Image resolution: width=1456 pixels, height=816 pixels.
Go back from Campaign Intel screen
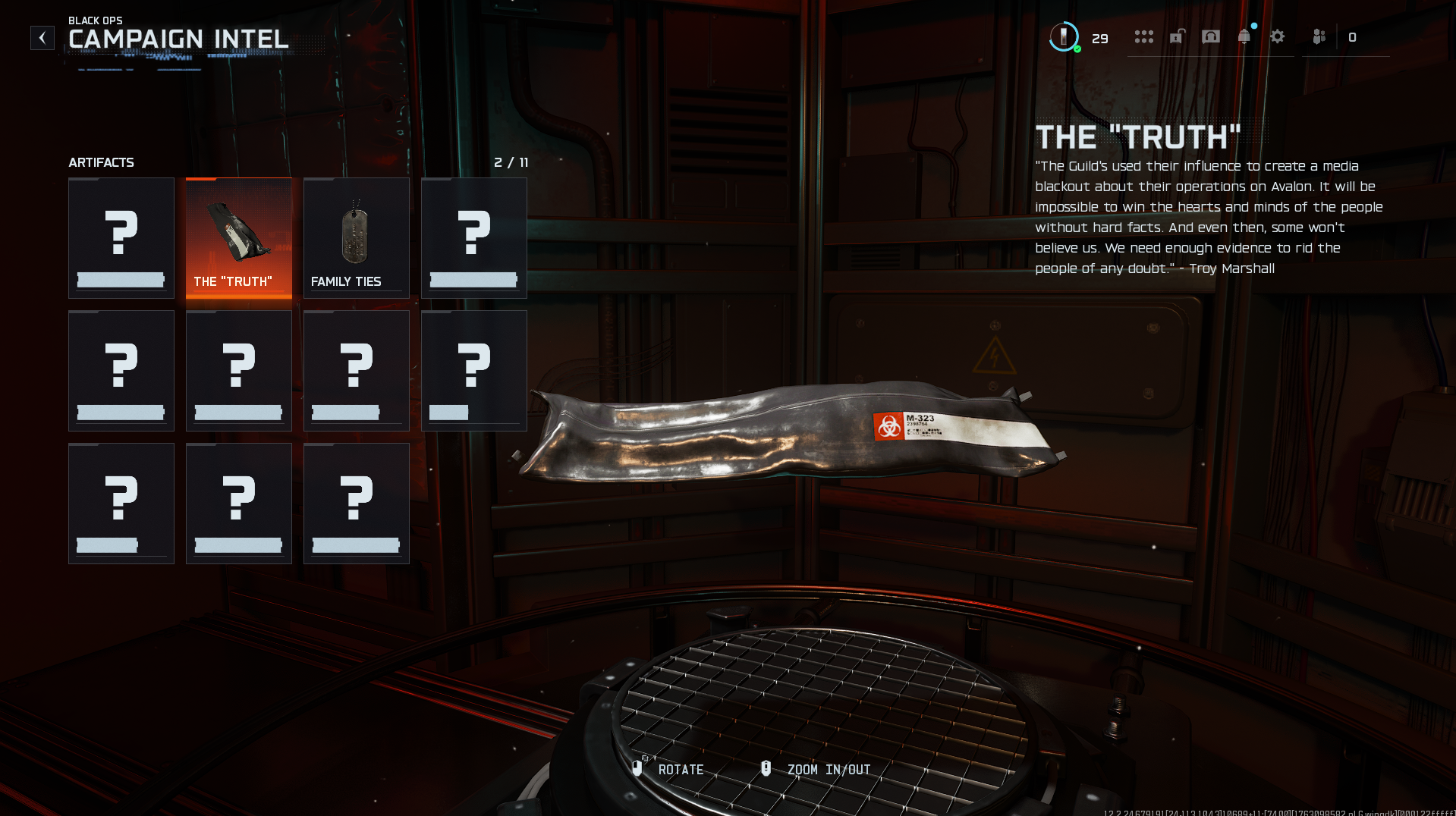[x=42, y=38]
